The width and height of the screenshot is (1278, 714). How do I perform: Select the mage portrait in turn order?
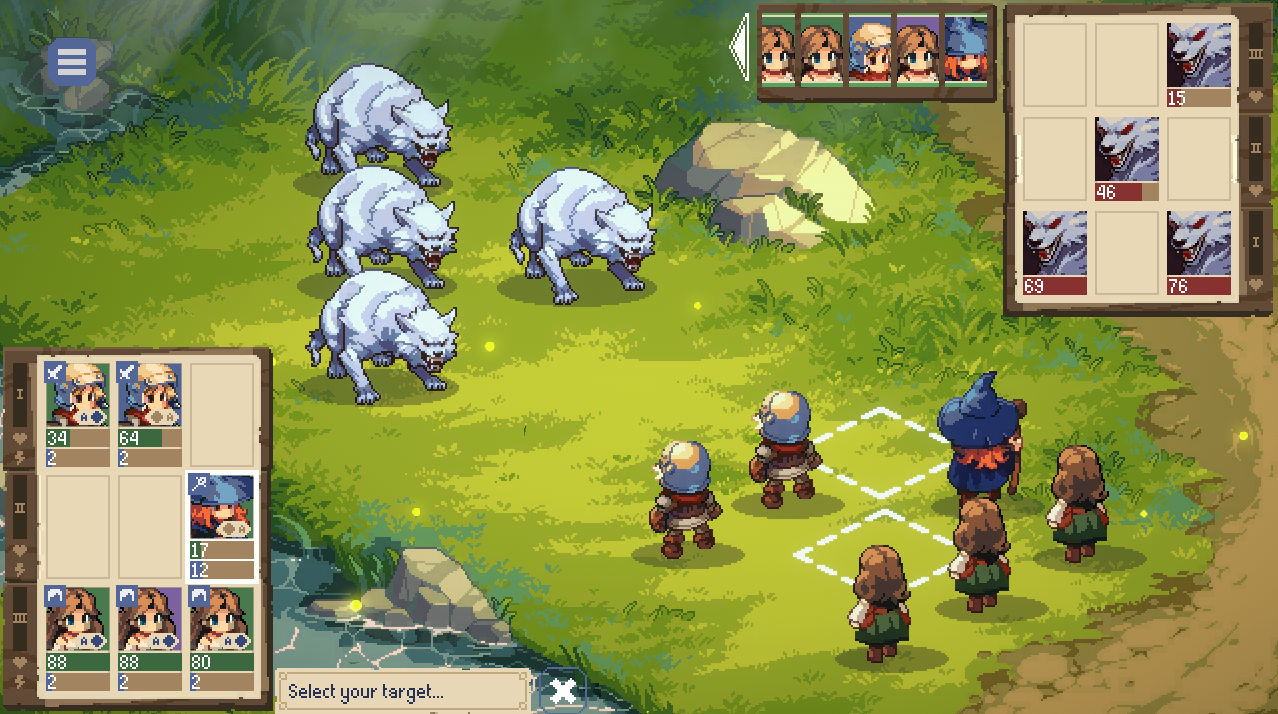(966, 50)
